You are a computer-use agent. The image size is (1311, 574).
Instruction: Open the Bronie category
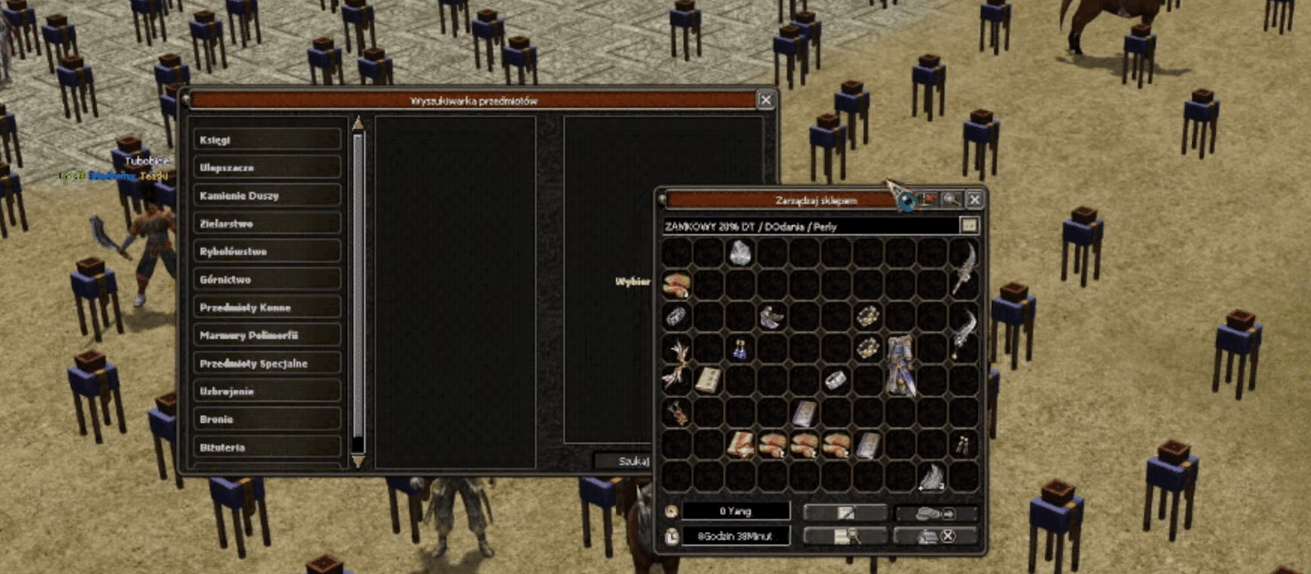click(267, 420)
